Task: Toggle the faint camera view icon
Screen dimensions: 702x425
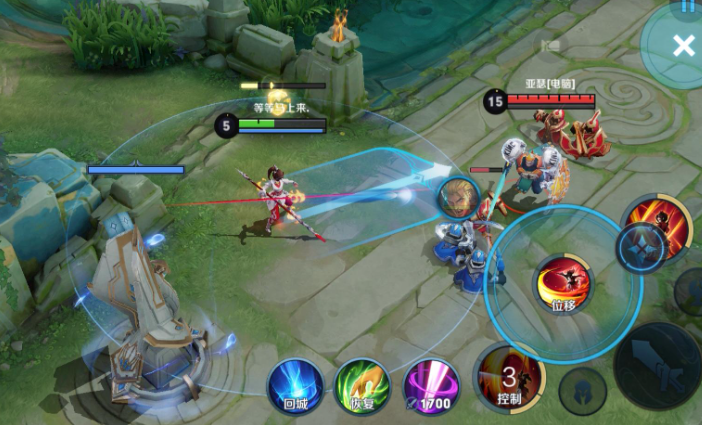Action: [x=549, y=45]
